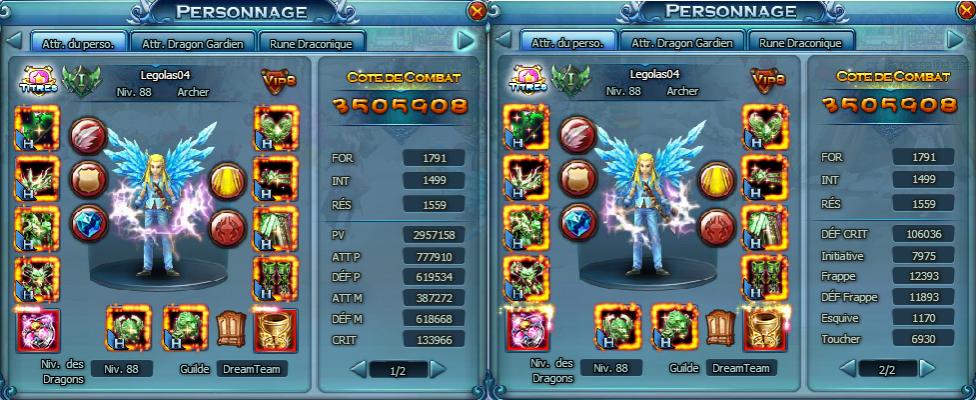Go to next stats page from 1/2

437,370
